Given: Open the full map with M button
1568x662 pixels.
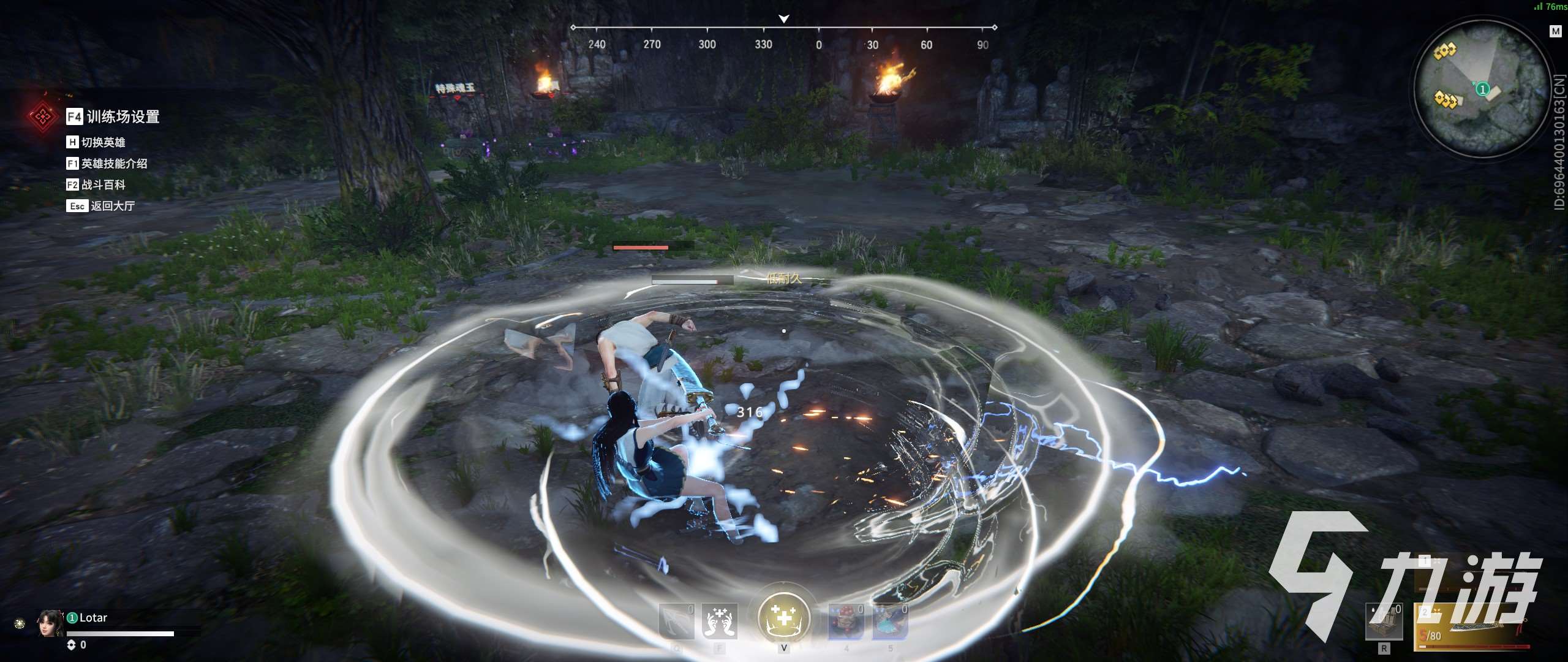Looking at the screenshot, I should [1556, 31].
